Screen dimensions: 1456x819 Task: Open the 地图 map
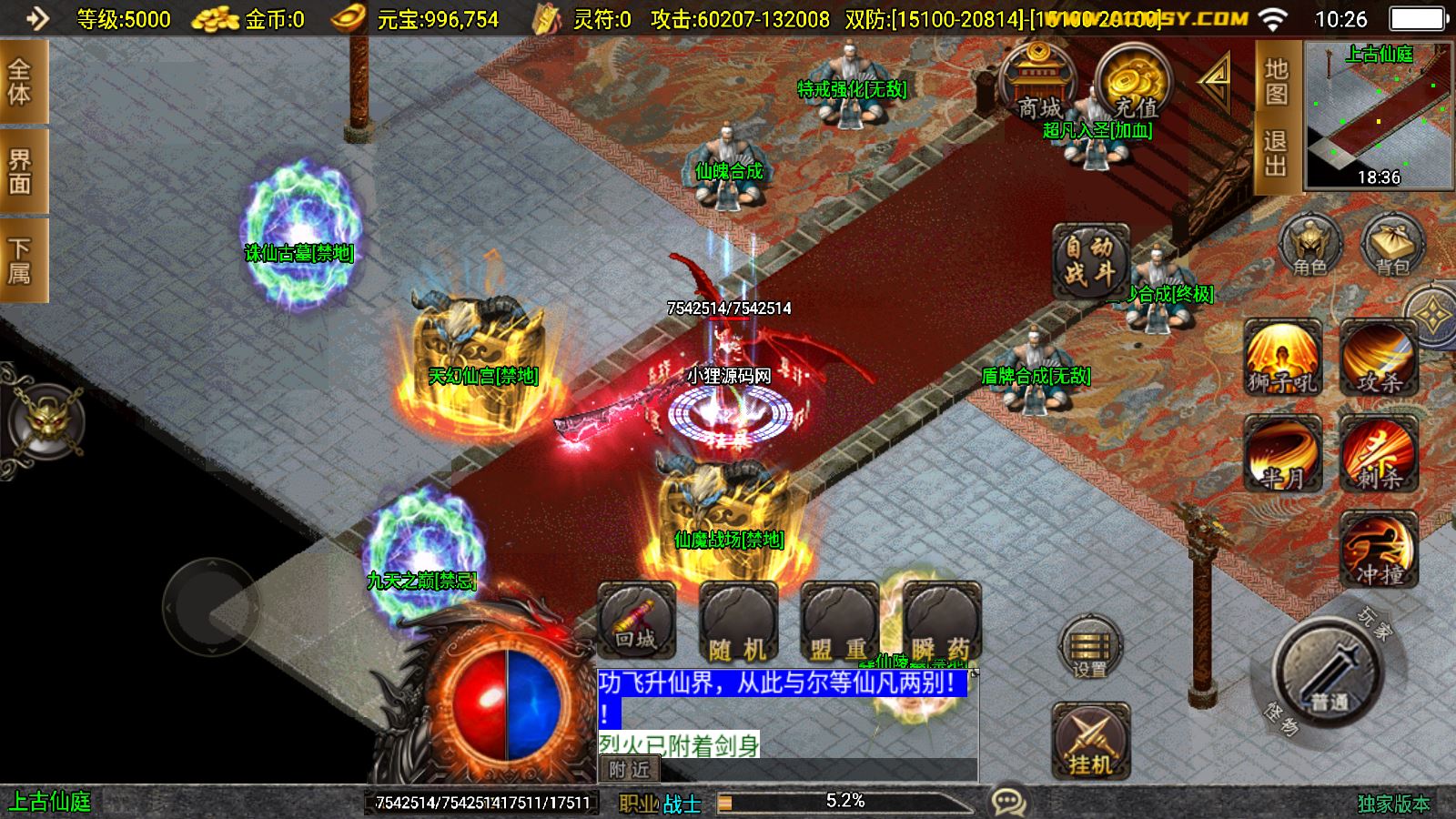1276,82
